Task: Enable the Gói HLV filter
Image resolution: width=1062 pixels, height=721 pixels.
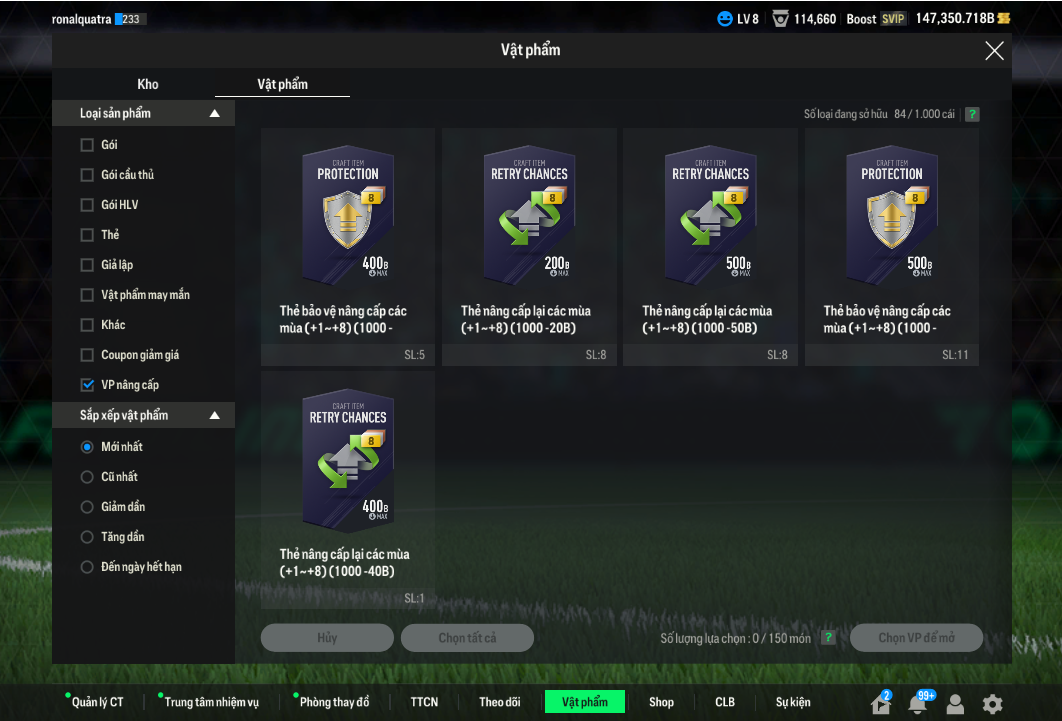Action: tap(87, 205)
